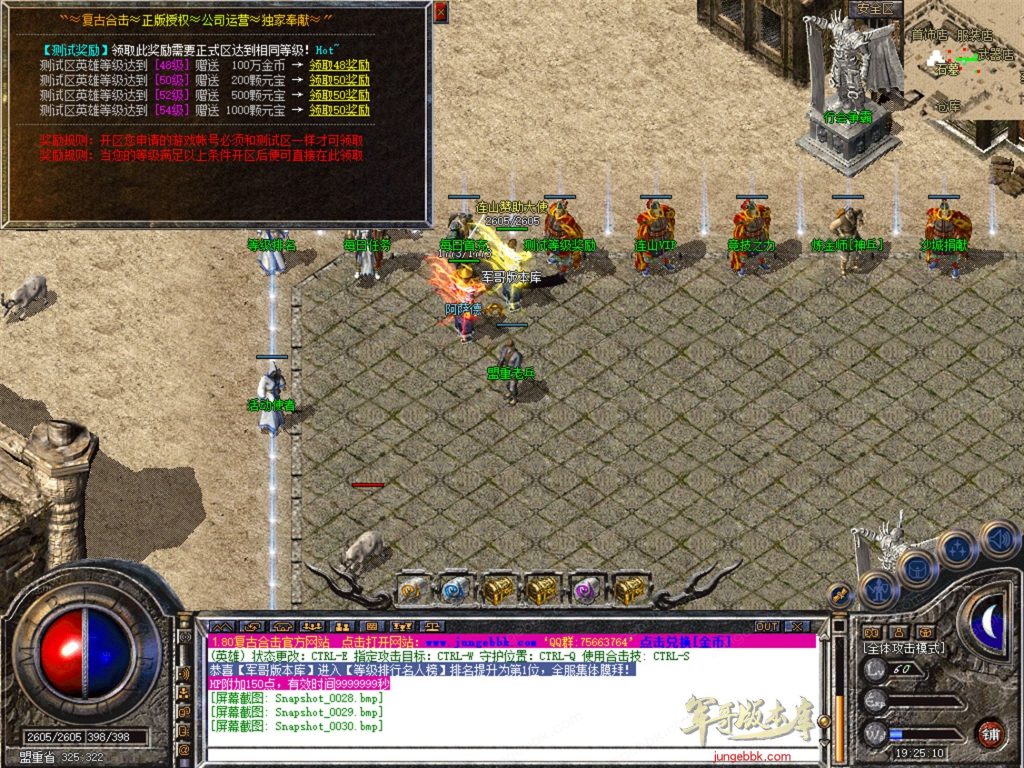
Task: Claim the 1000 元宝 reward for level 54
Action: [x=339, y=110]
